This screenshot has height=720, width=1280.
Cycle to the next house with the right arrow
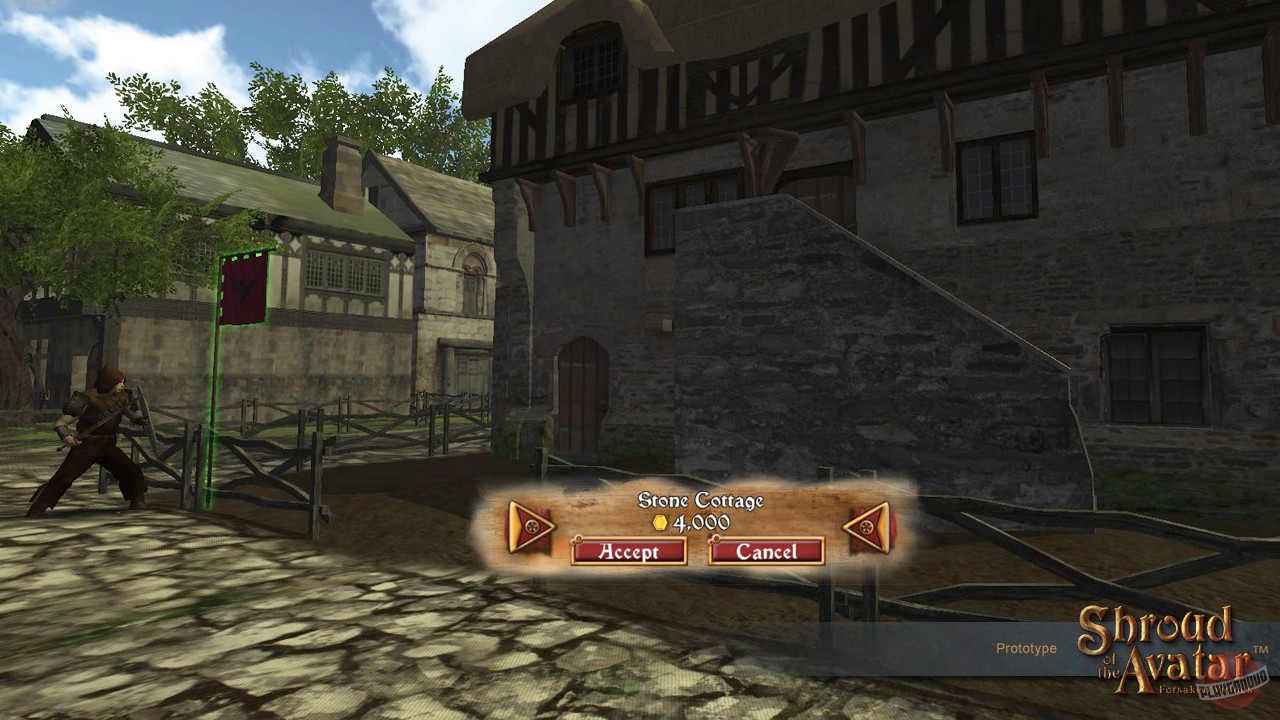(866, 528)
